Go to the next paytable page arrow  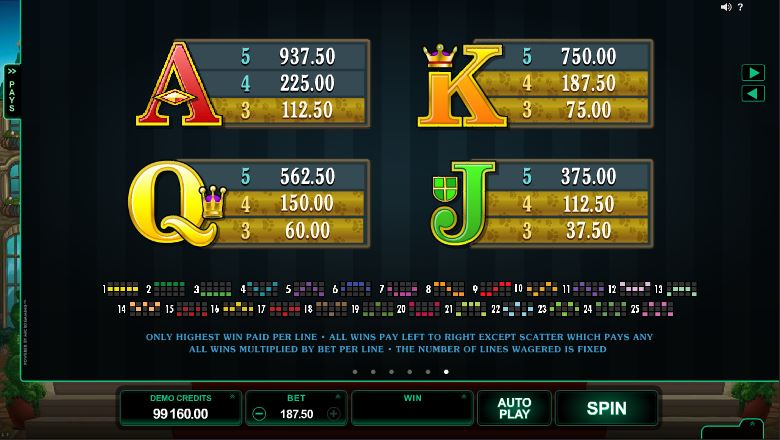752,73
